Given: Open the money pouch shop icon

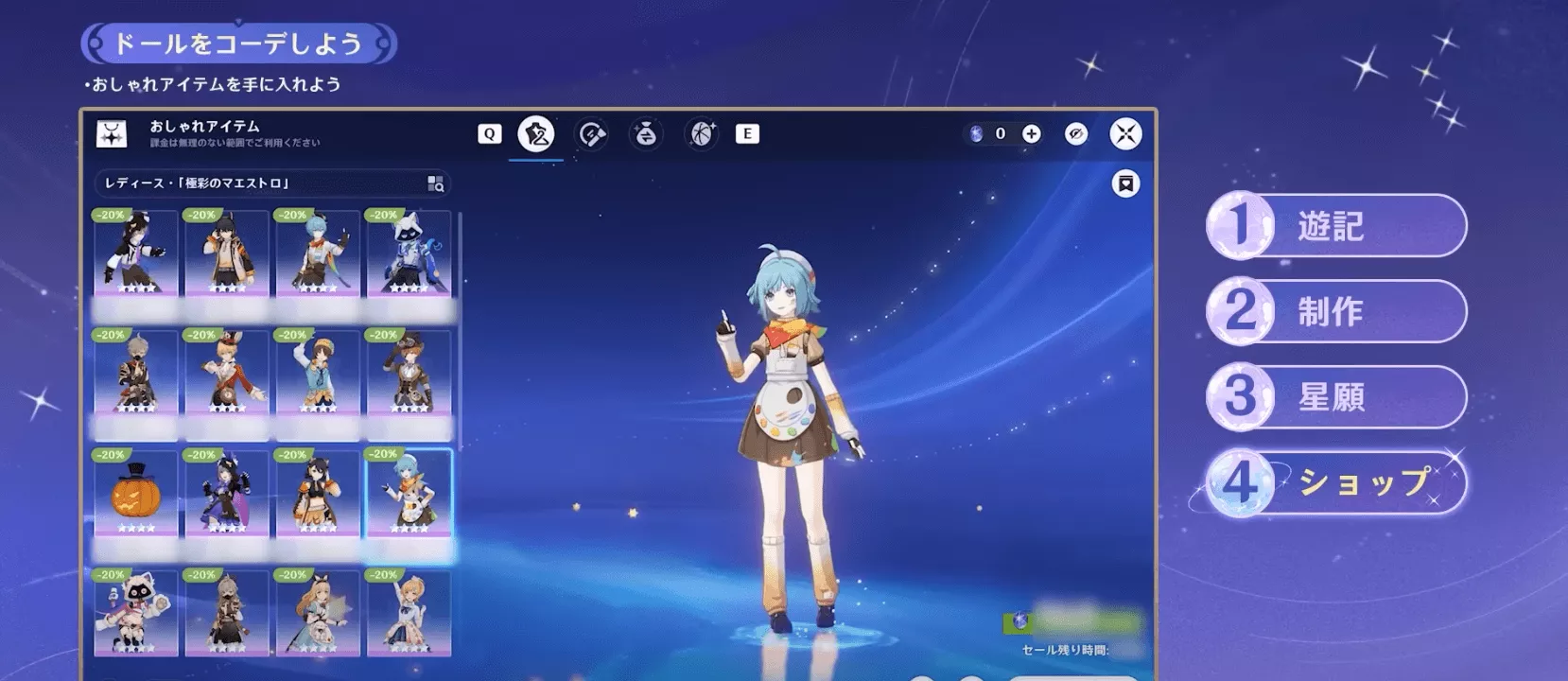Looking at the screenshot, I should [x=644, y=133].
